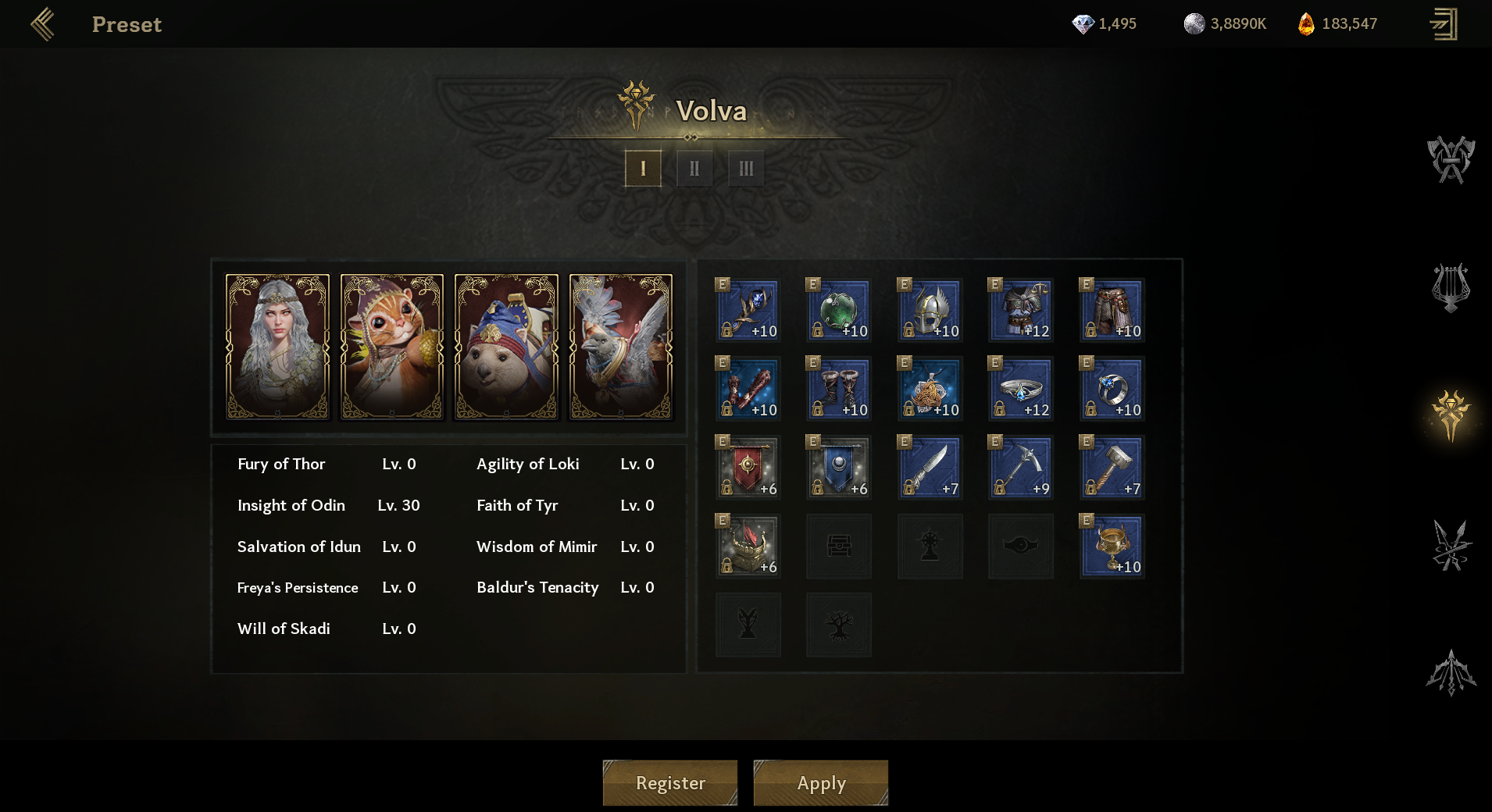Select the boots +10 equipment slot

839,389
